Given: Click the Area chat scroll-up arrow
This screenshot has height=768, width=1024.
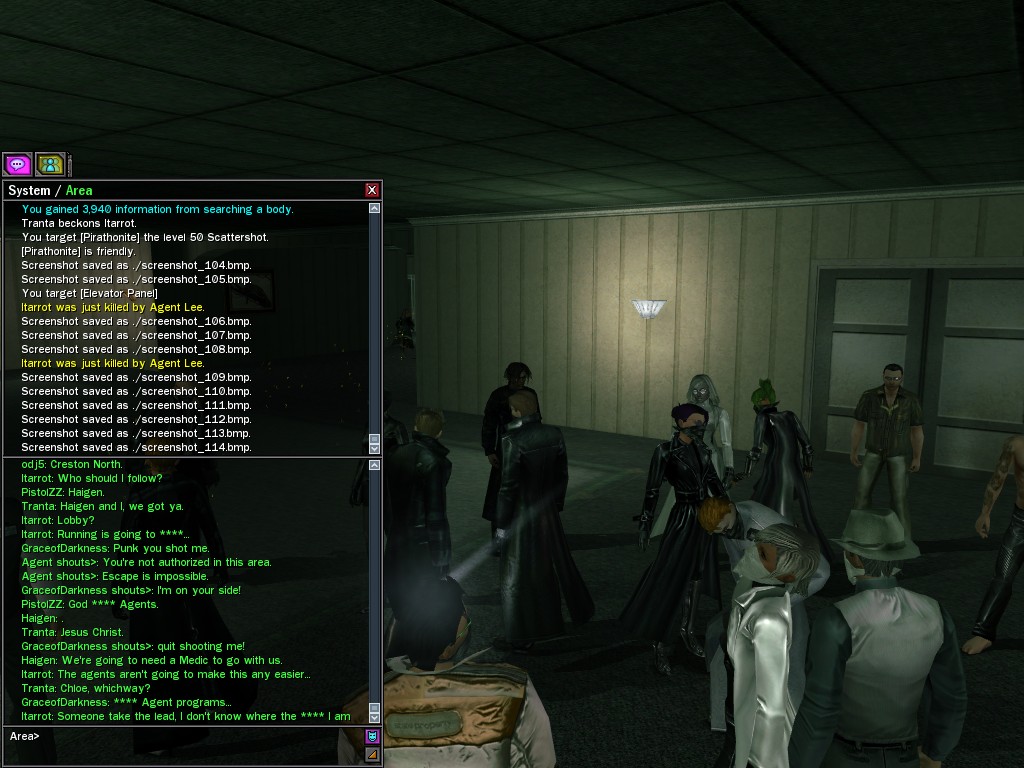Looking at the screenshot, I should (x=375, y=465).
